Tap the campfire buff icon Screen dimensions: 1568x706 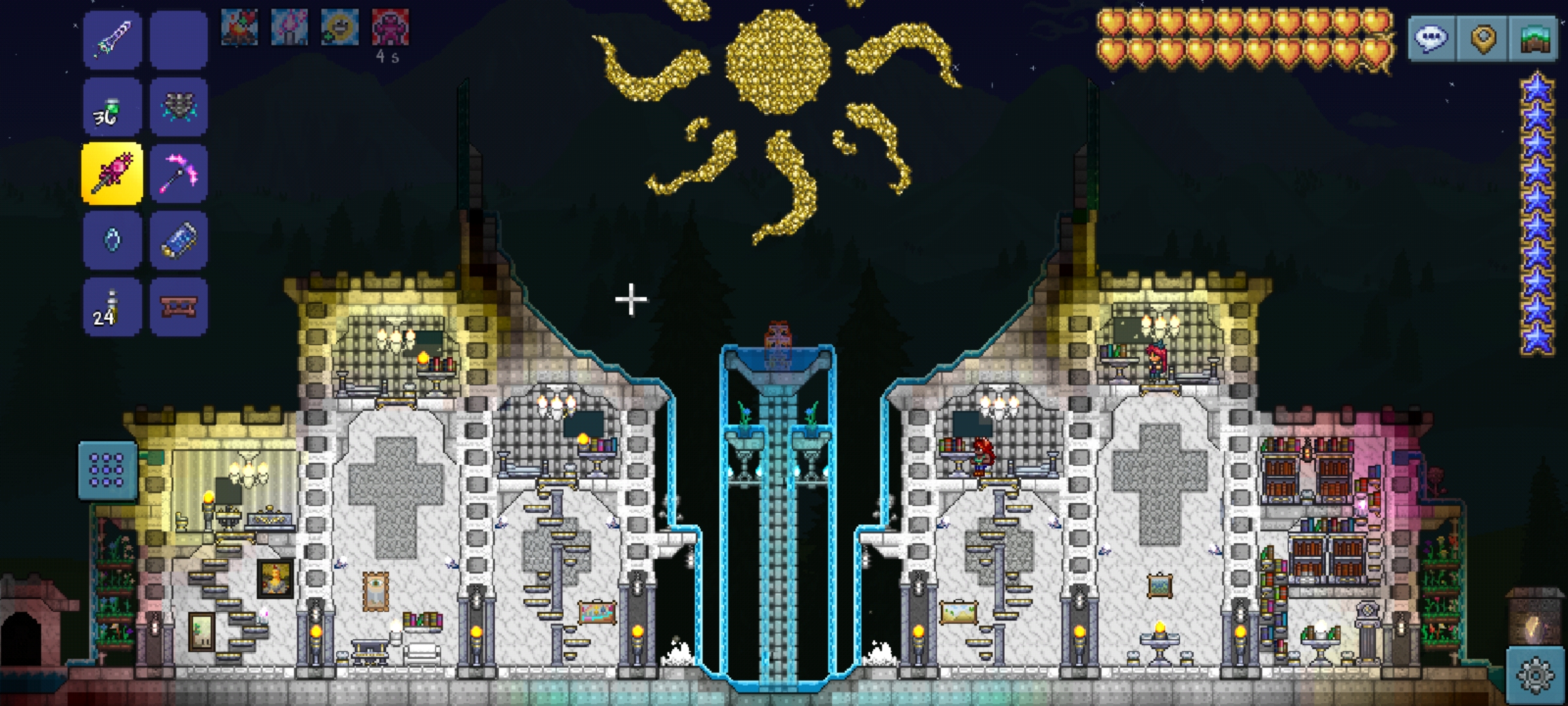click(x=239, y=27)
